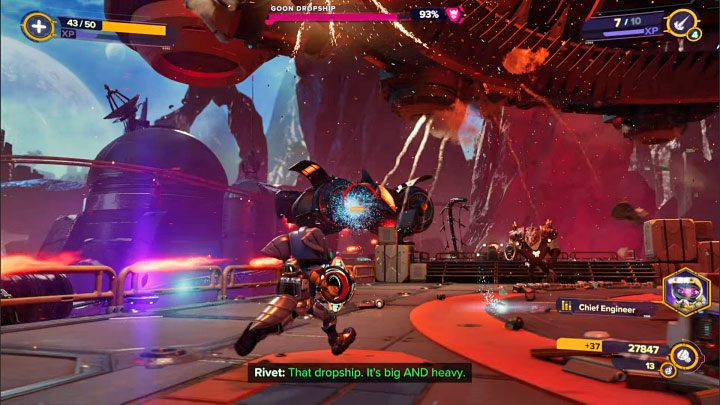The height and width of the screenshot is (405, 720).
Task: Select the Chief Engineer label icon
Action: pyautogui.click(x=565, y=306)
